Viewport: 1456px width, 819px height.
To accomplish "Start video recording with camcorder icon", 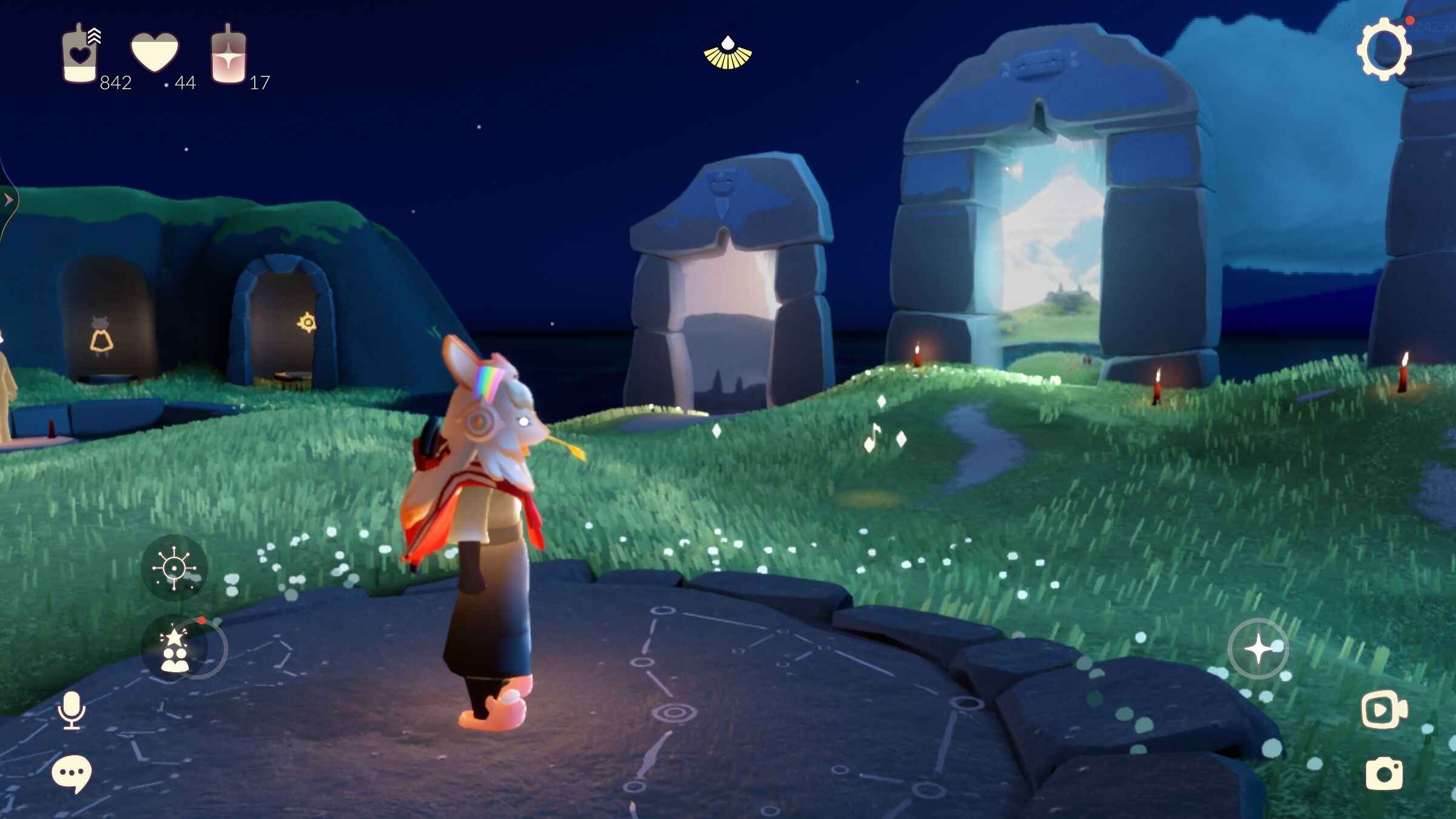I will pyautogui.click(x=1383, y=710).
